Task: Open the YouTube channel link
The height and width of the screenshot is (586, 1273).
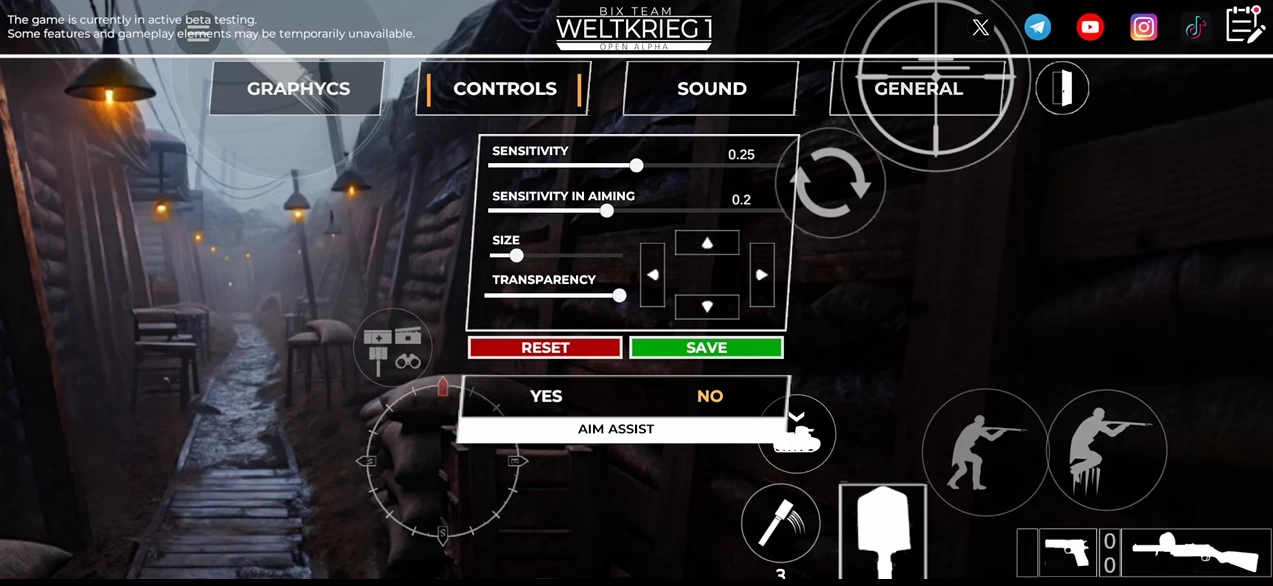Action: [x=1090, y=27]
